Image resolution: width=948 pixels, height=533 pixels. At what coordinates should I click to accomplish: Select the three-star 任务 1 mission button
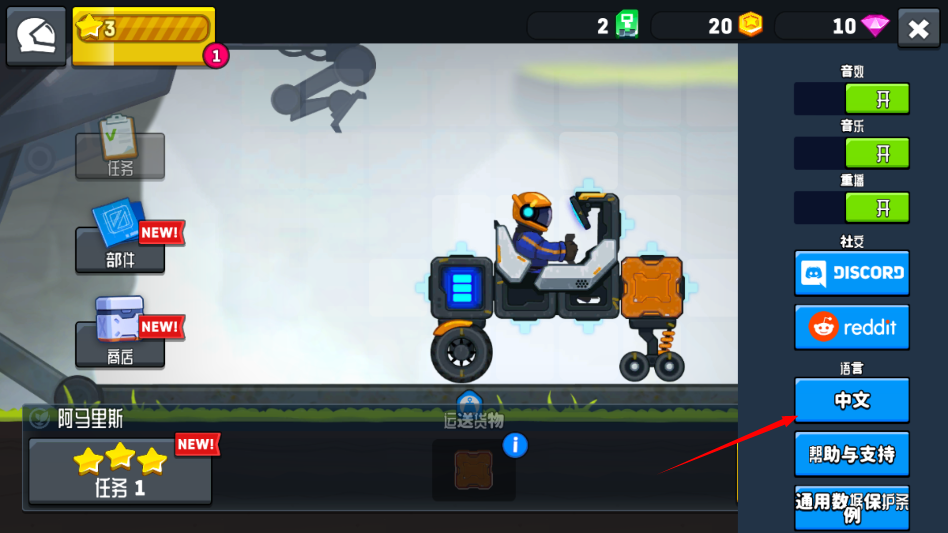[120, 471]
